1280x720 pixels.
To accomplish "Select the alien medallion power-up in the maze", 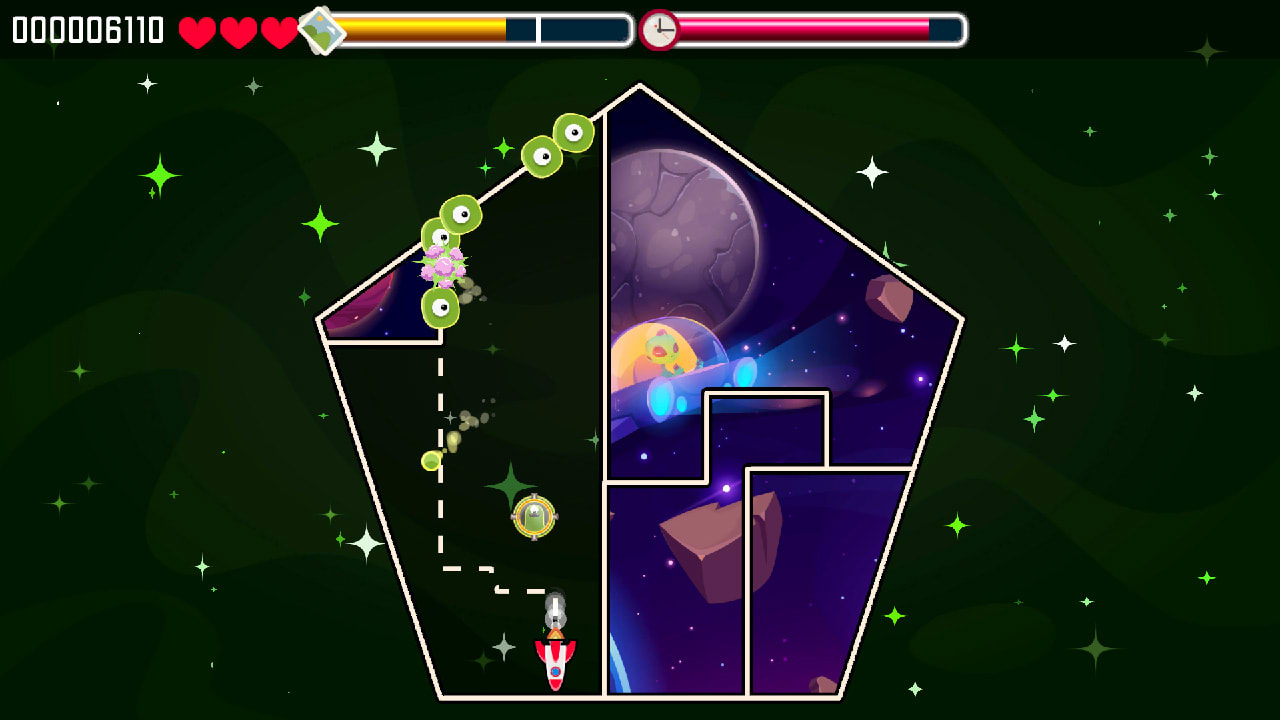I will click(533, 517).
